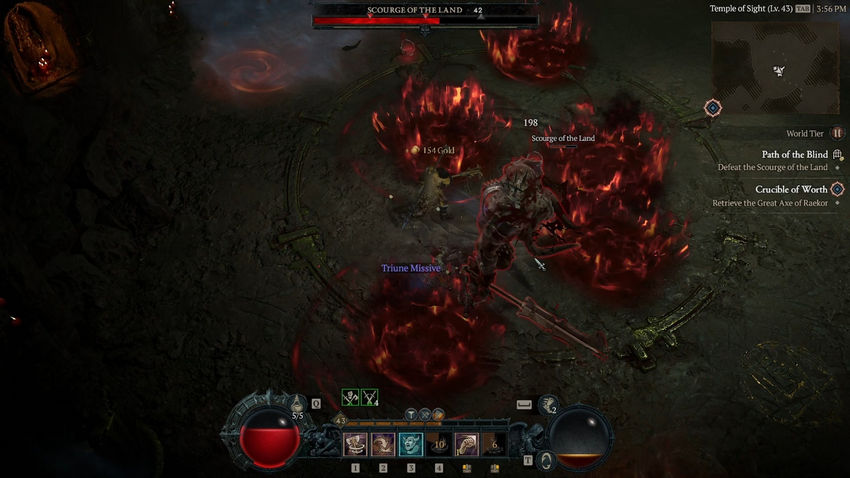Open the World Tier II indicator
This screenshot has width=850, height=478.
pos(837,133)
